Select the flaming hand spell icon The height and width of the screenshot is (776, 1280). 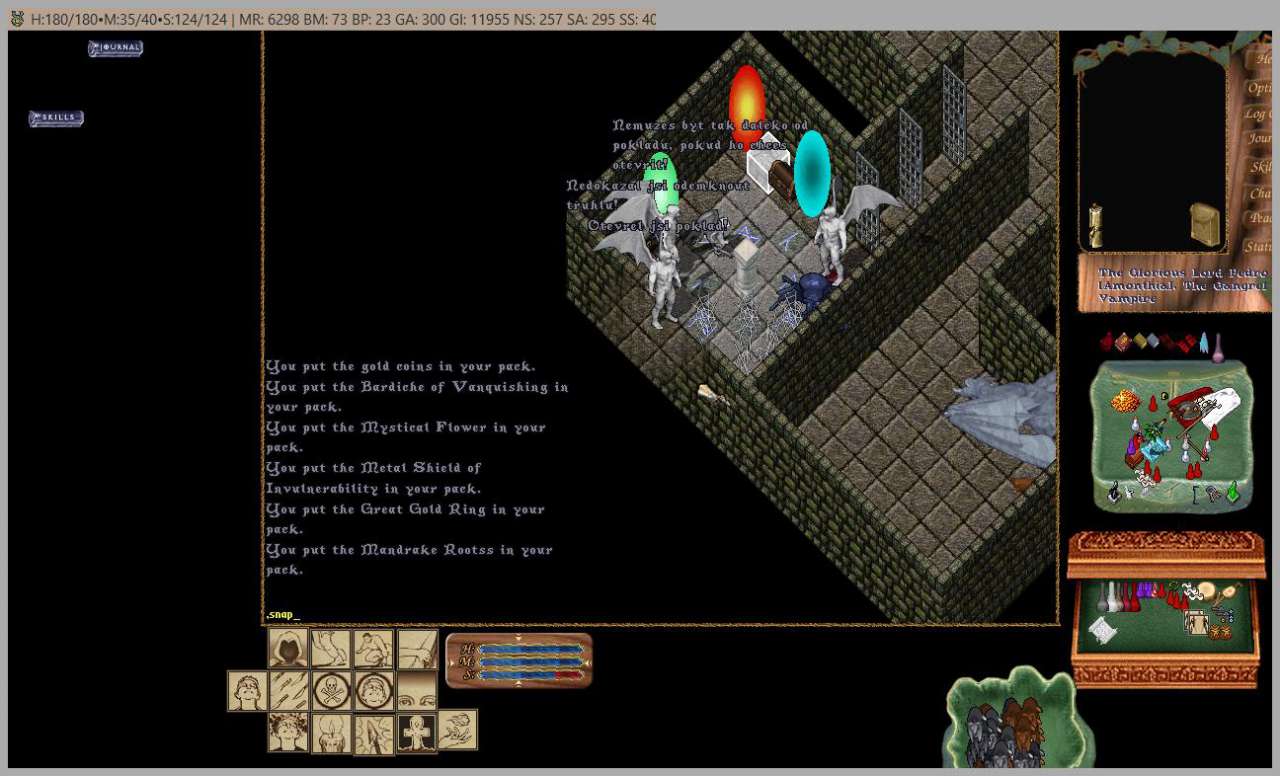pyautogui.click(x=457, y=730)
